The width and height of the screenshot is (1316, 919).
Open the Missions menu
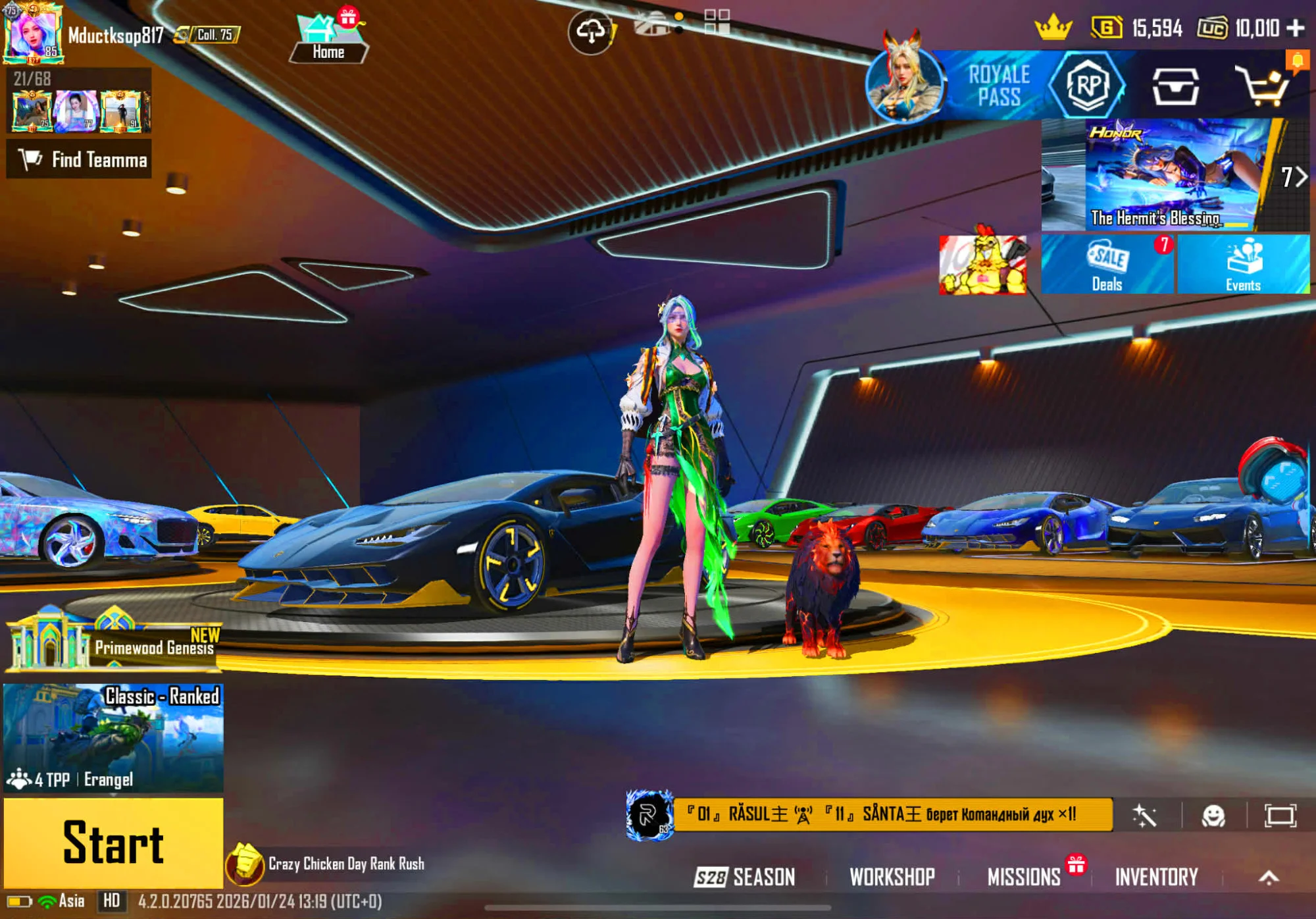(1024, 877)
